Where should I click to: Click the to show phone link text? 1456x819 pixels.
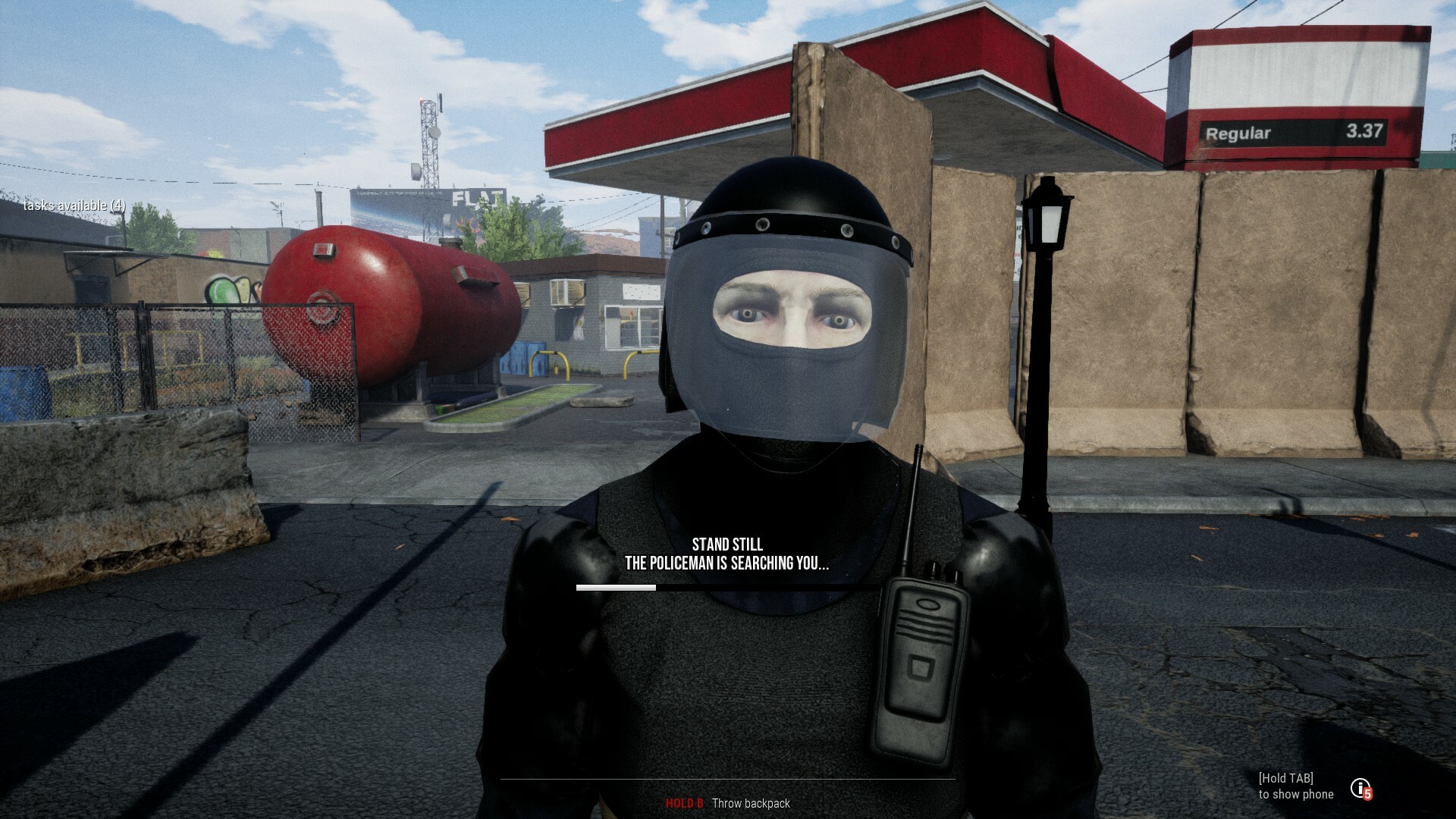(1297, 794)
